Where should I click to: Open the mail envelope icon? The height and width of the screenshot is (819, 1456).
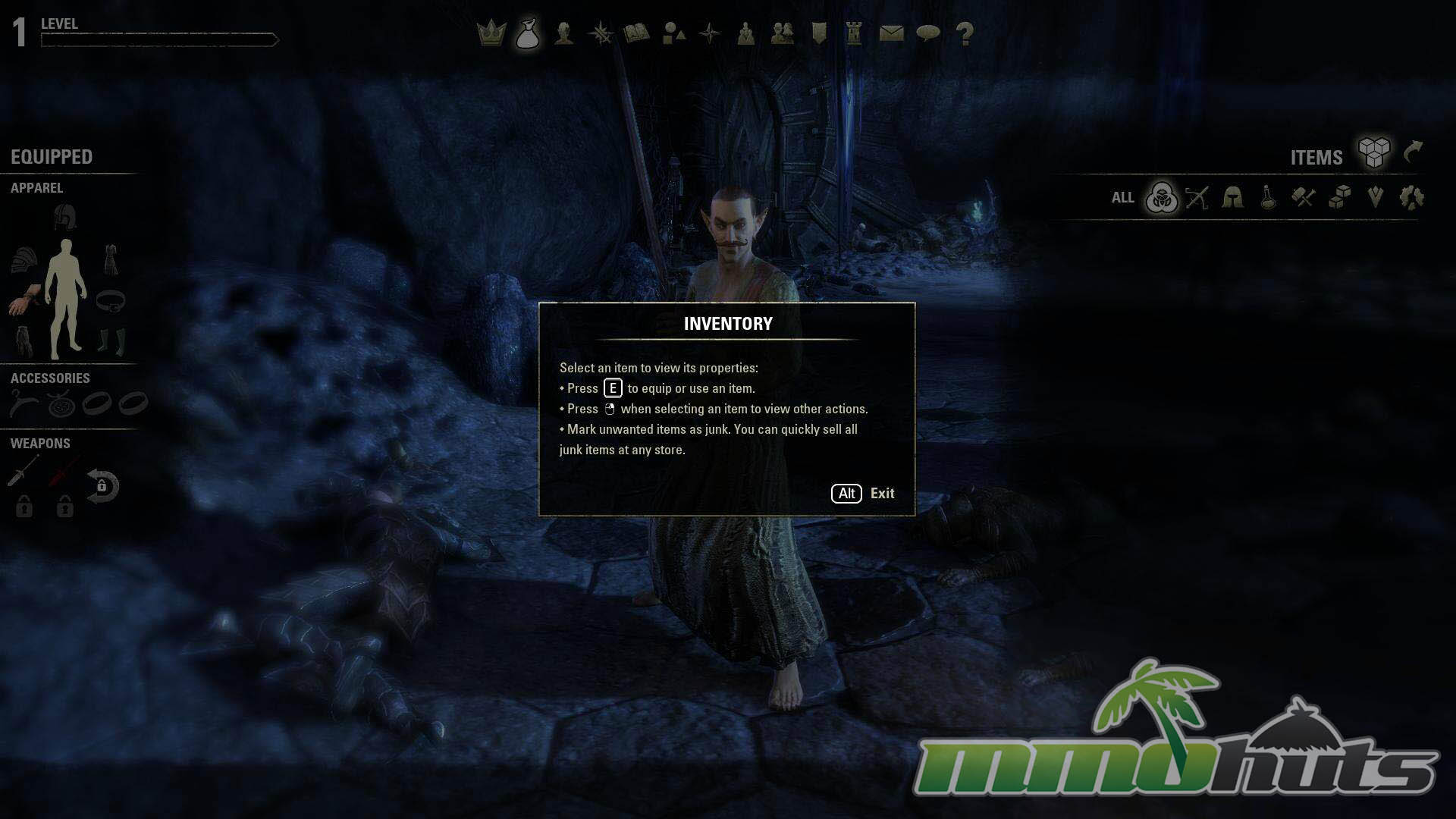(891, 33)
